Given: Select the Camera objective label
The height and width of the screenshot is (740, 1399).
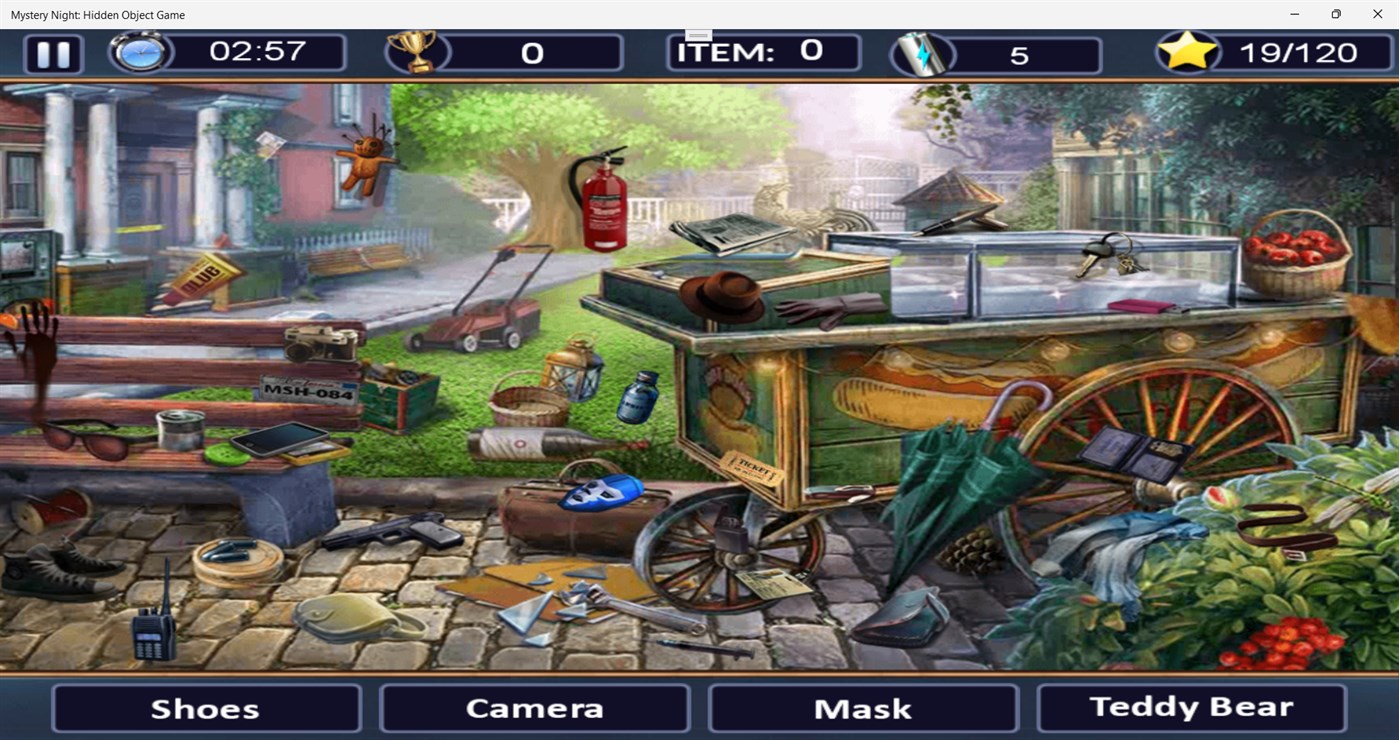Looking at the screenshot, I should point(533,708).
